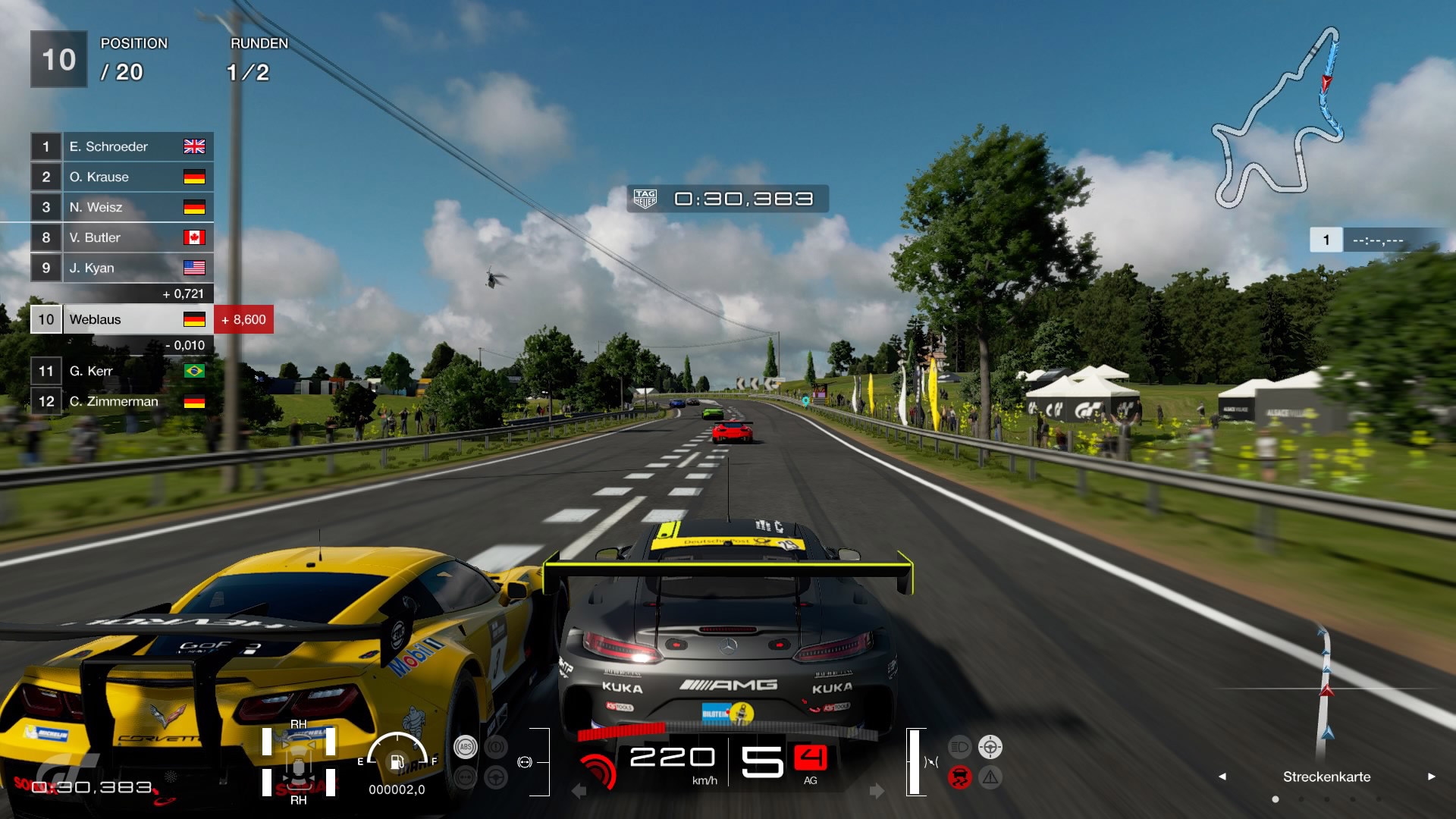This screenshot has height=819, width=1456.
Task: Click the hazard warning triangle icon
Action: [x=990, y=777]
